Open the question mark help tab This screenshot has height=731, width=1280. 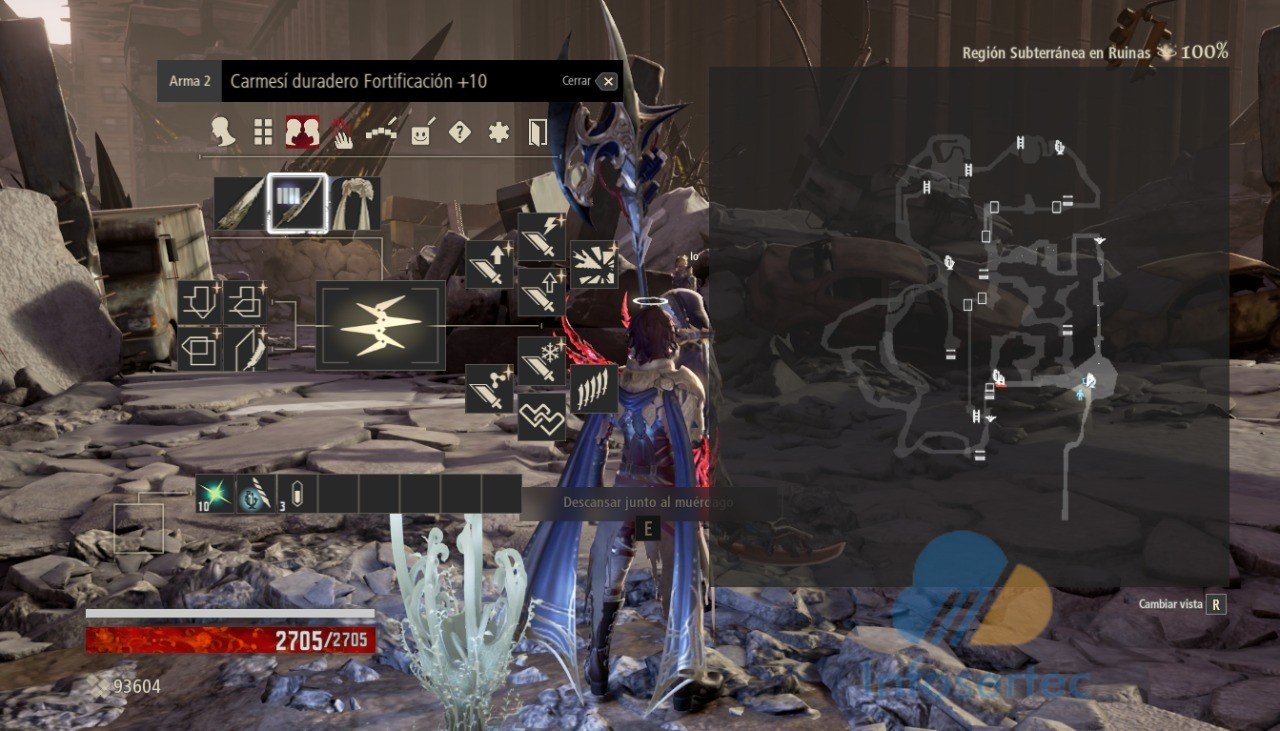[x=459, y=132]
